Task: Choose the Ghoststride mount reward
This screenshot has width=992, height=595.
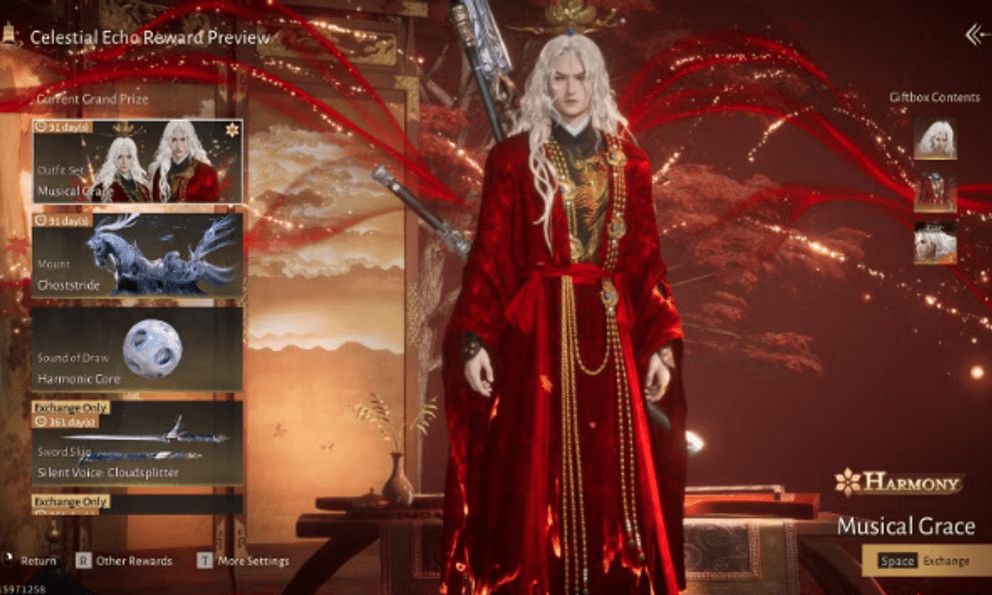Action: click(138, 254)
